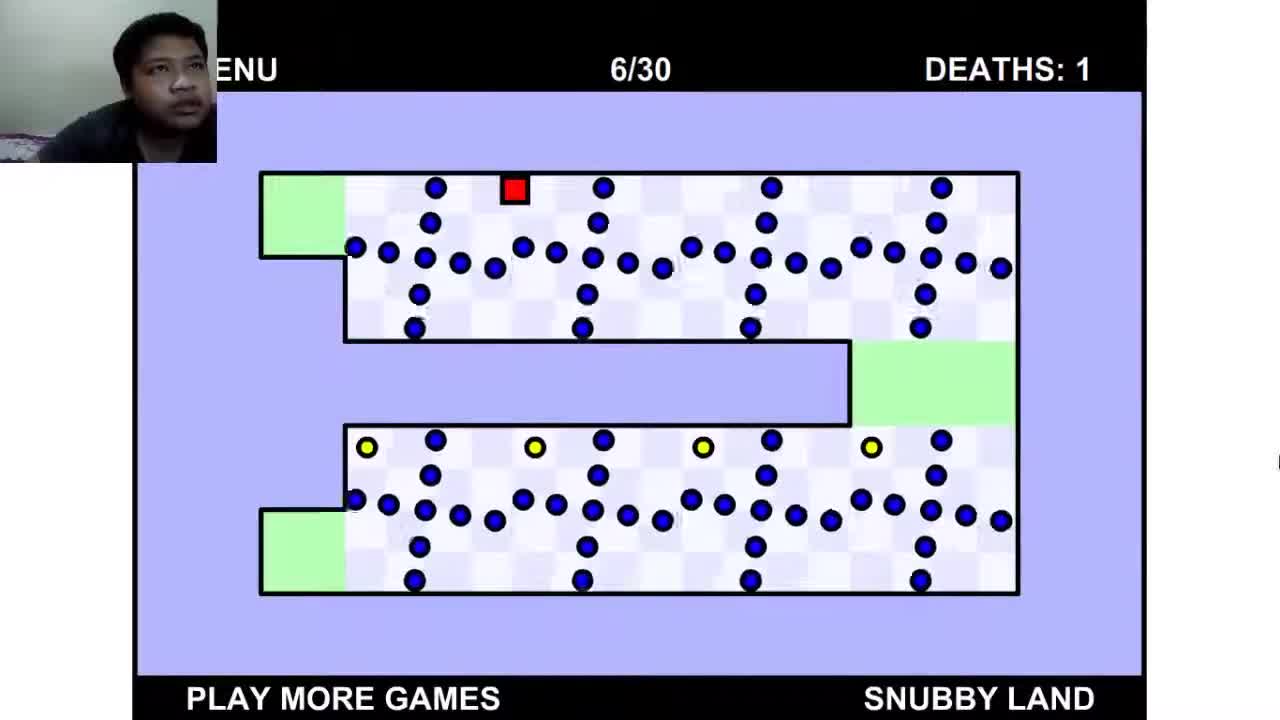Click the third yellow coin from the left

tap(703, 448)
